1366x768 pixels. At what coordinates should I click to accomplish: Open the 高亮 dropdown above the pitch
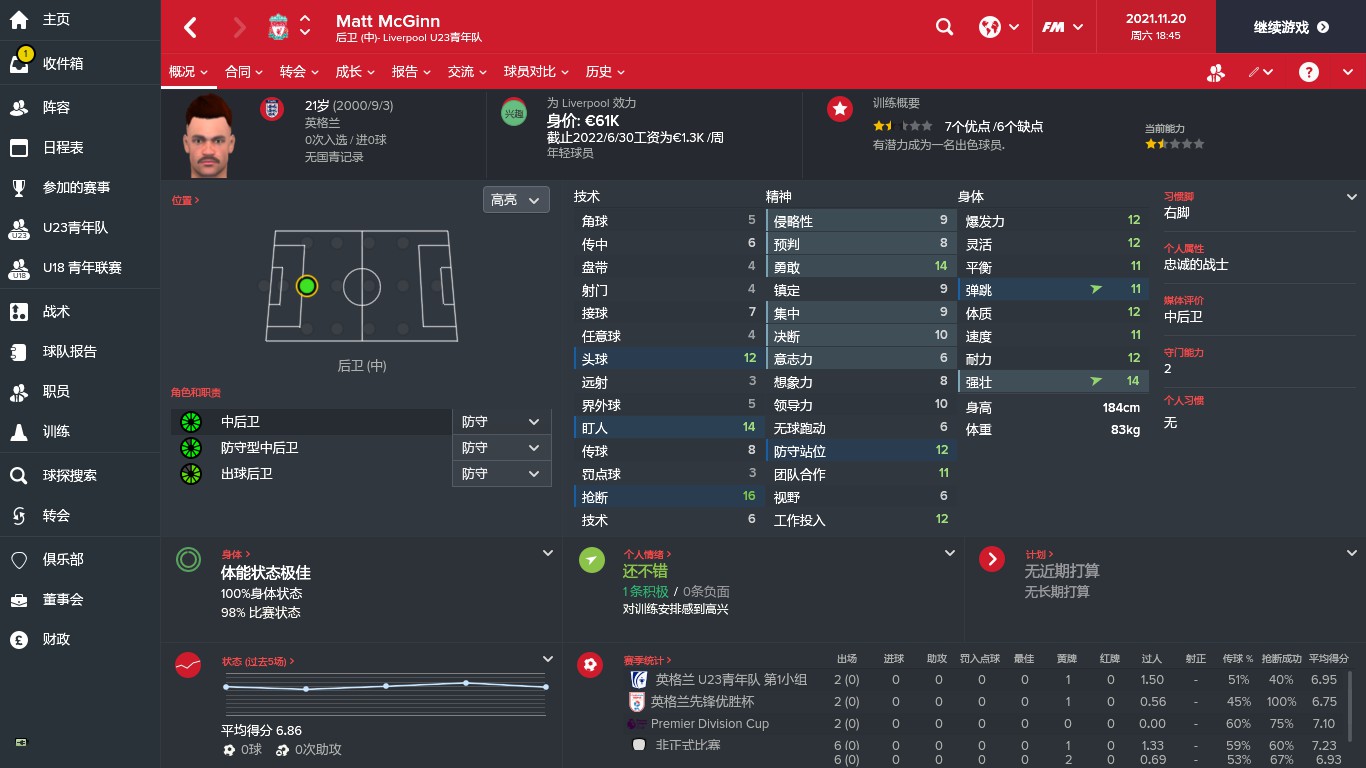click(x=515, y=199)
